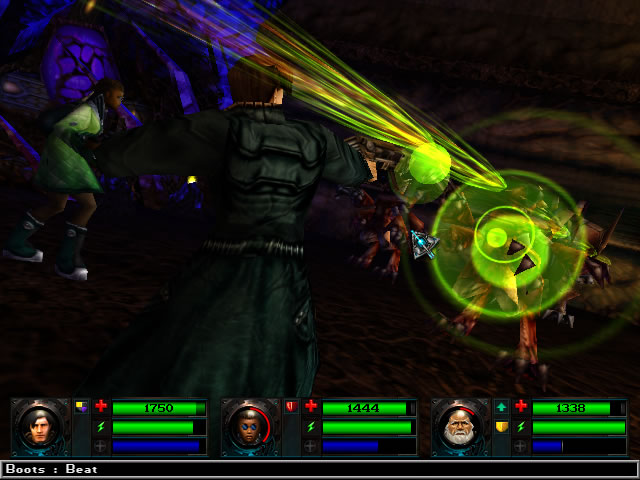Select the brown-haired male hero portrait
The width and height of the screenshot is (640, 480).
42,427
